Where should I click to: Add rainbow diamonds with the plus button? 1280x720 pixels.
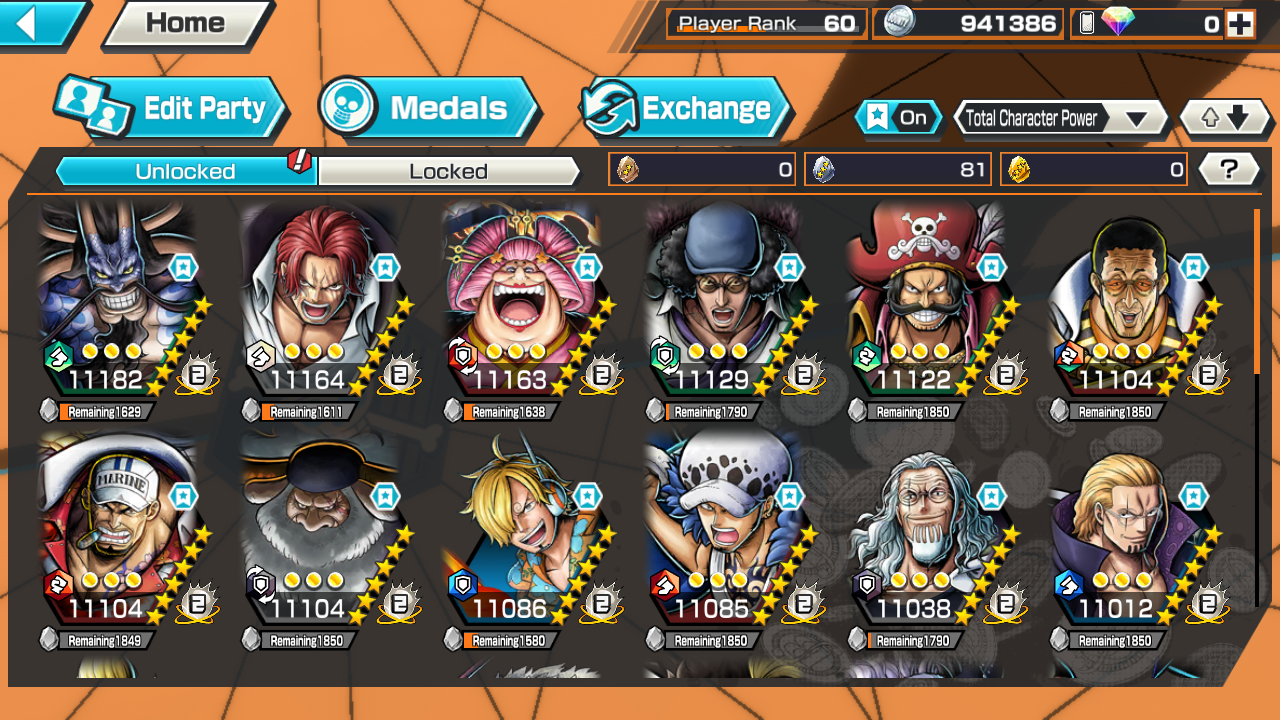1240,24
